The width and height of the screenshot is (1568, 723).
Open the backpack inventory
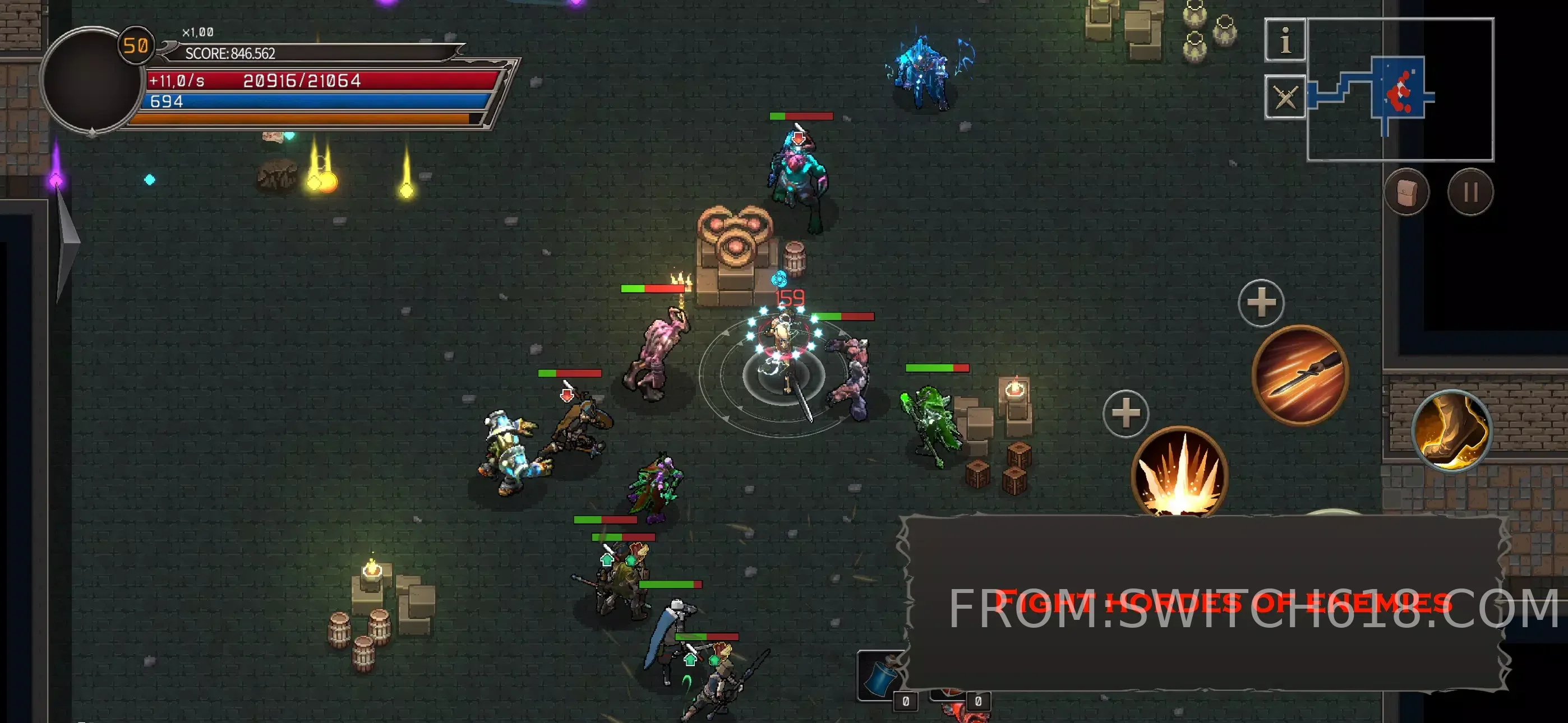pyautogui.click(x=1406, y=193)
